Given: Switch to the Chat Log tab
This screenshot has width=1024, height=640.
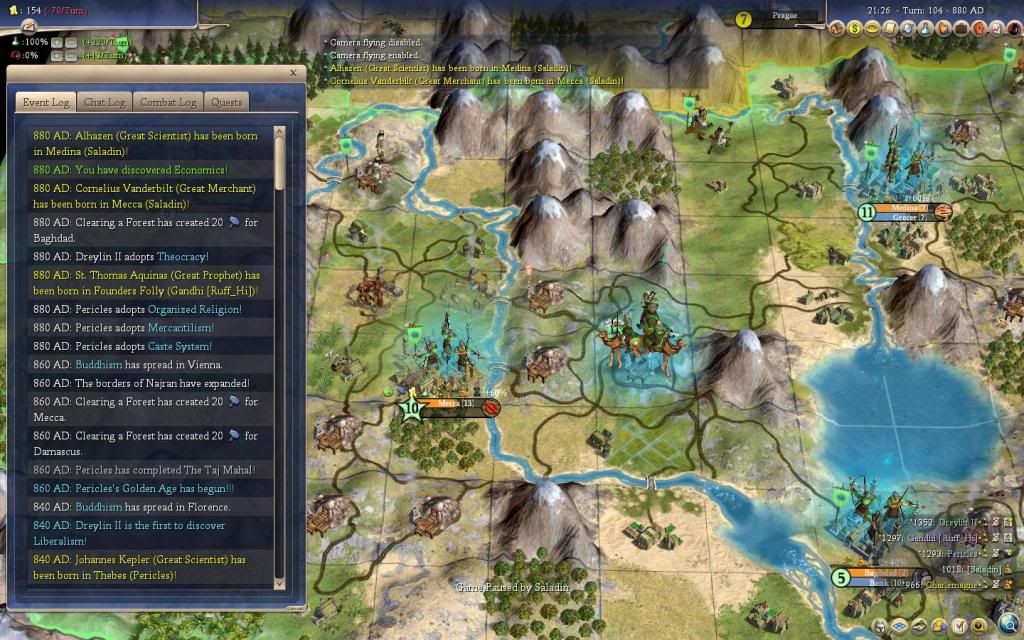Looking at the screenshot, I should pyautogui.click(x=105, y=102).
